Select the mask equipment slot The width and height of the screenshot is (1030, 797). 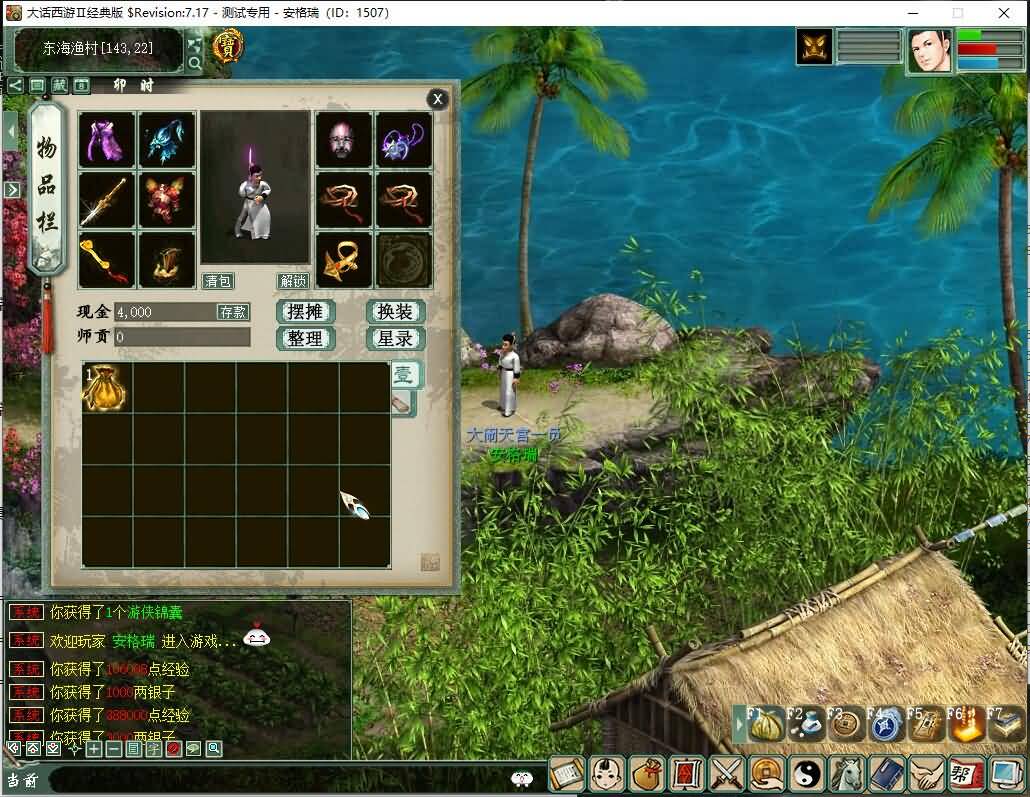[343, 140]
